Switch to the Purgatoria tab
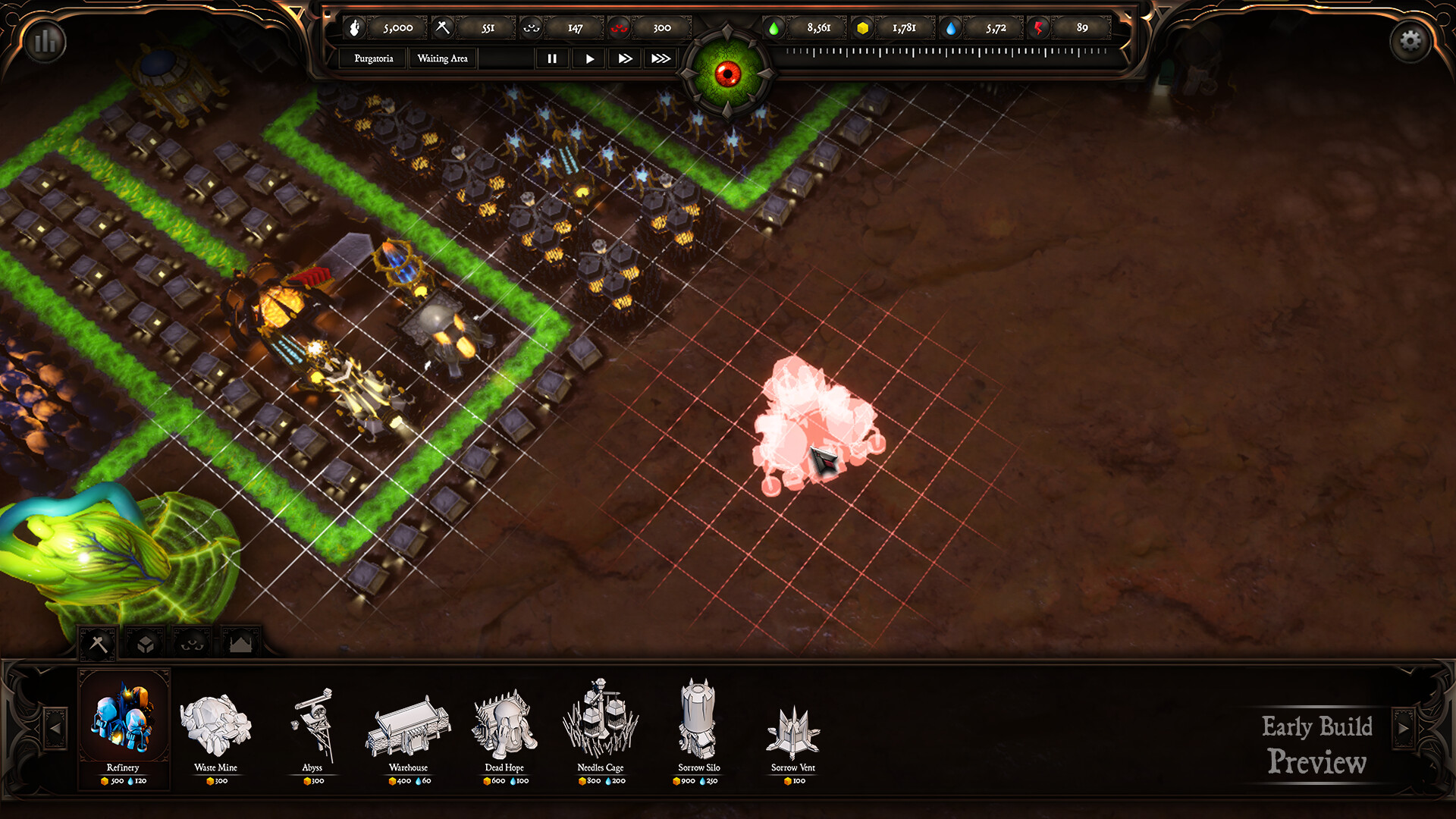Viewport: 1456px width, 819px height. [x=372, y=58]
